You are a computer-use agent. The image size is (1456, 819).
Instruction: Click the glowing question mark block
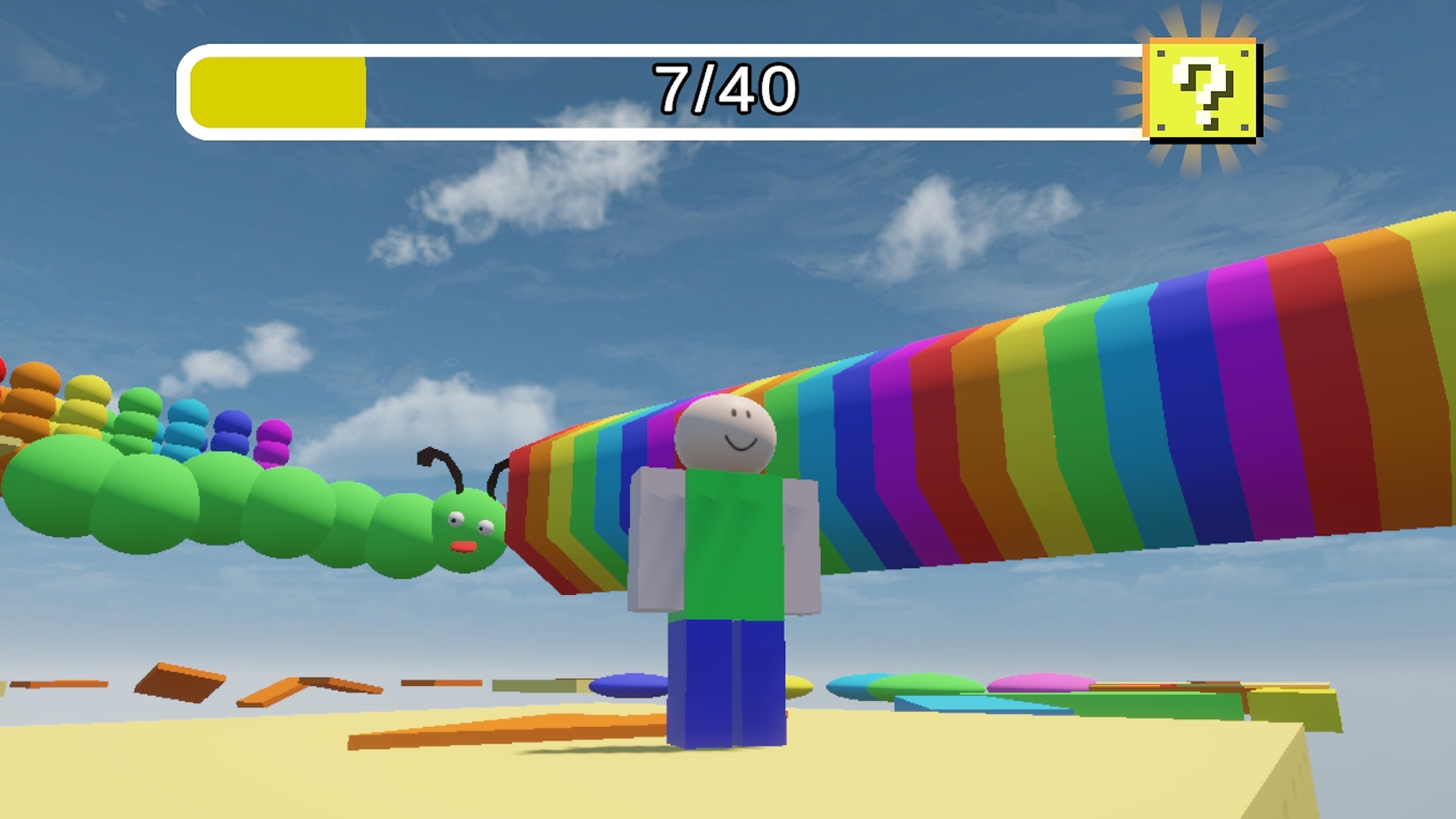(1203, 87)
